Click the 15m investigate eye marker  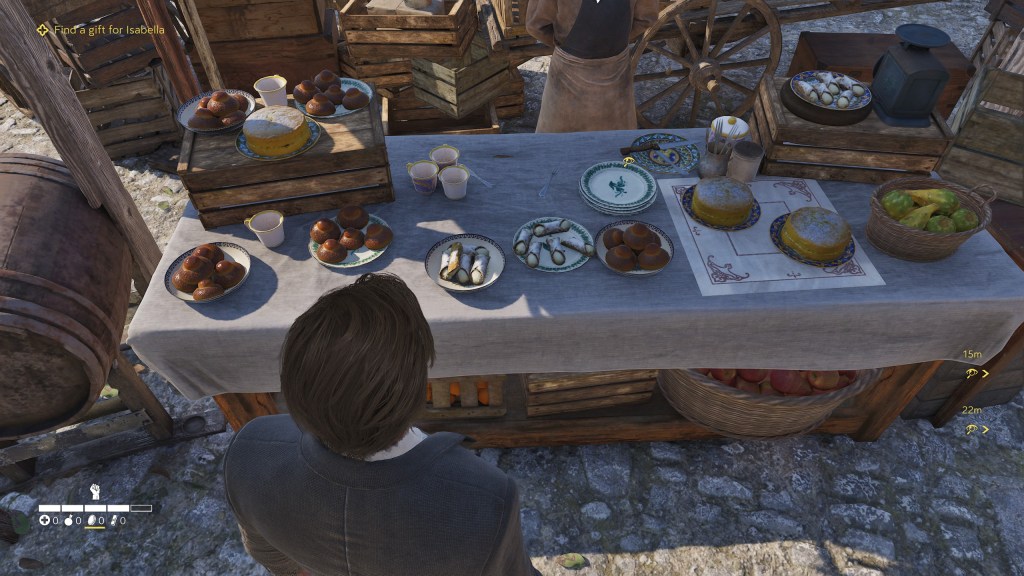971,373
